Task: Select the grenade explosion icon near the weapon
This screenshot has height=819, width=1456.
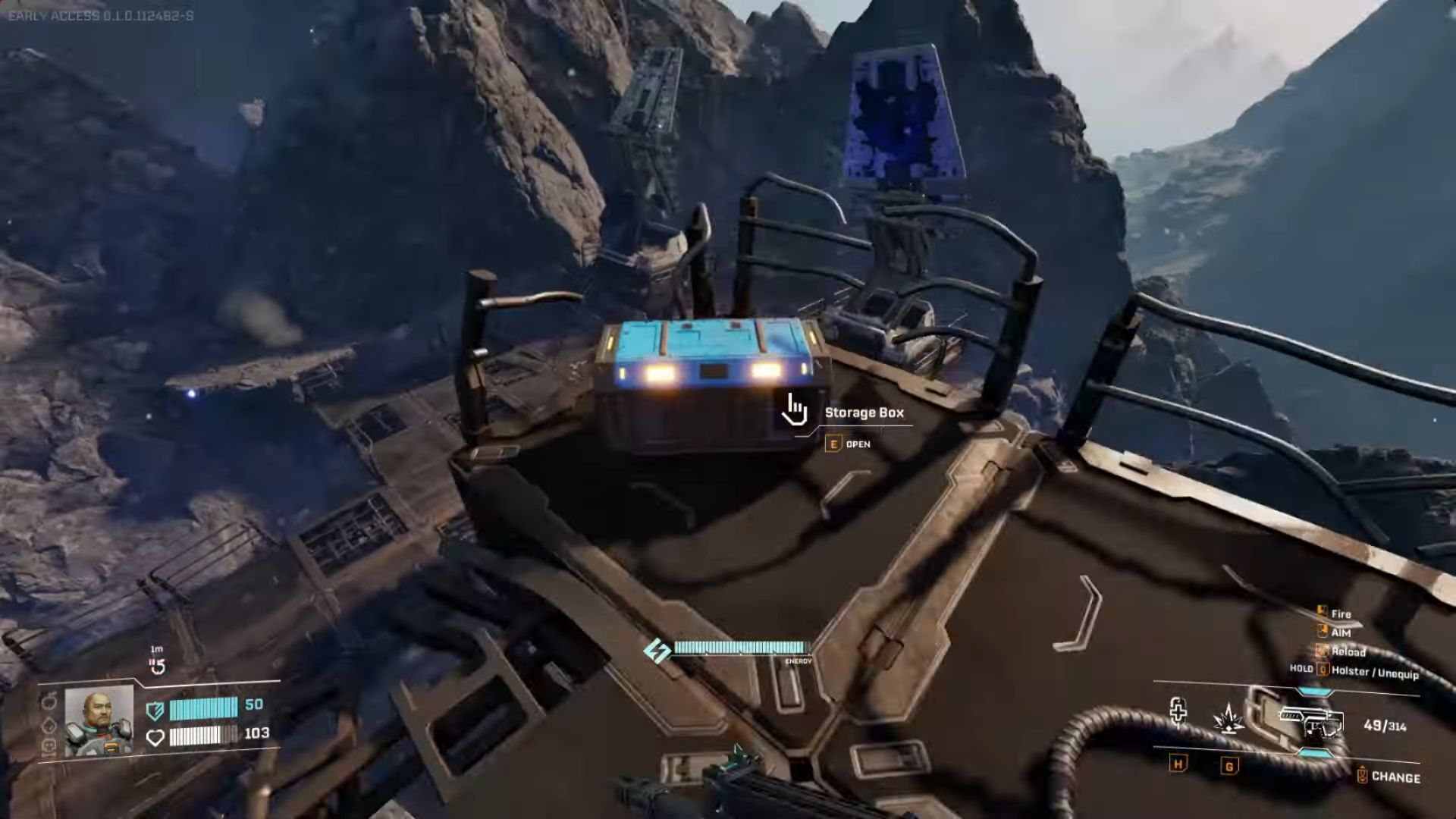Action: pos(1228,720)
